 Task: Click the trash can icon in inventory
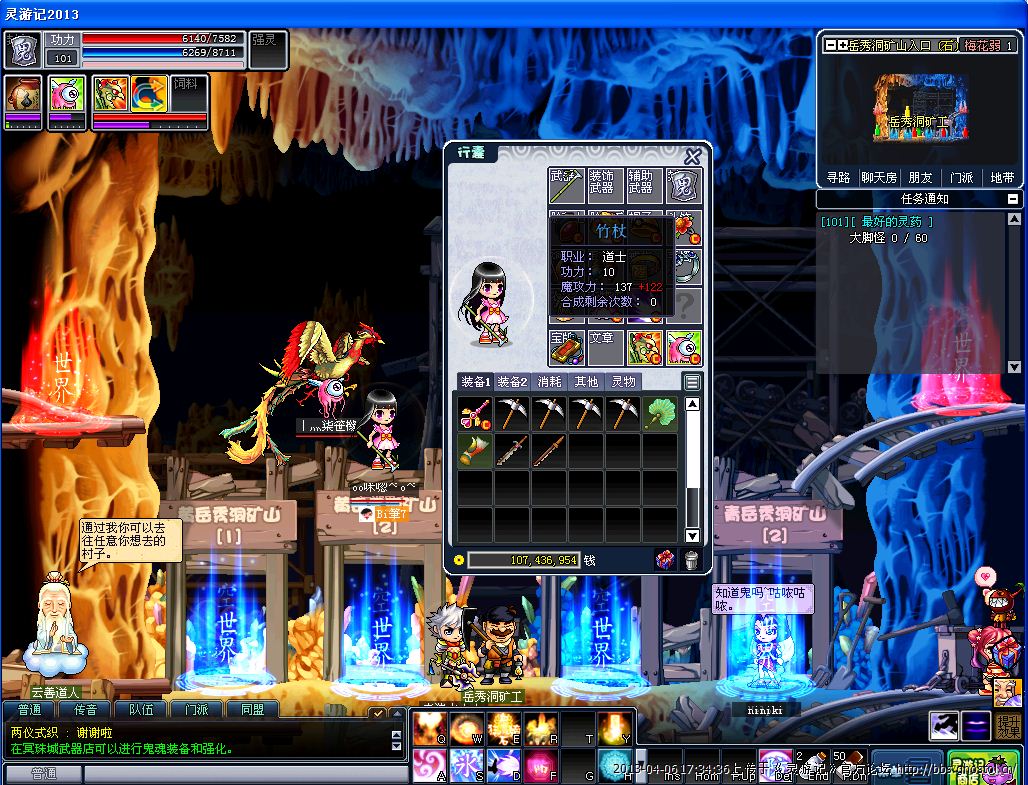pyautogui.click(x=691, y=560)
